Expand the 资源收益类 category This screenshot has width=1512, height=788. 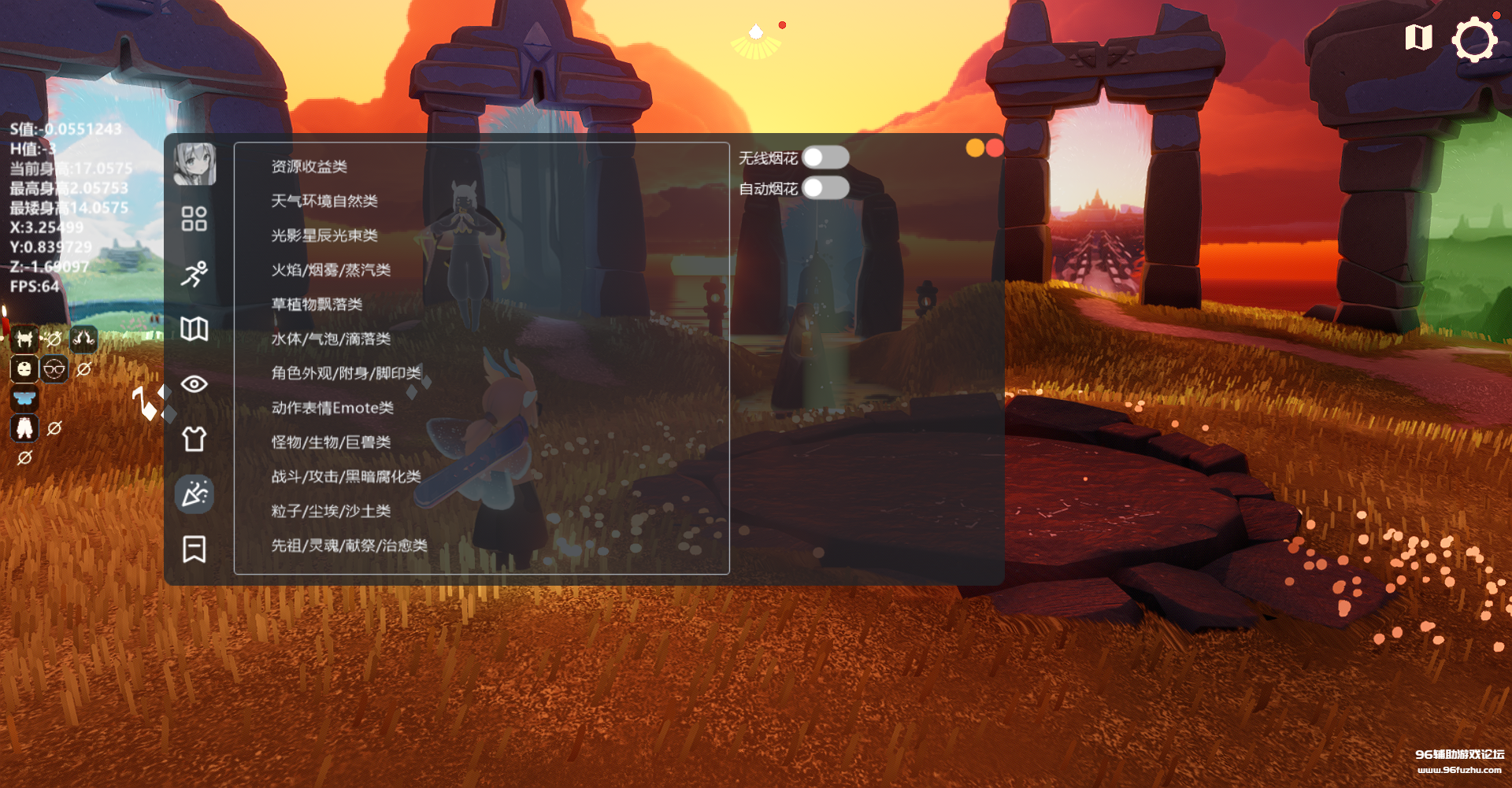tap(308, 166)
